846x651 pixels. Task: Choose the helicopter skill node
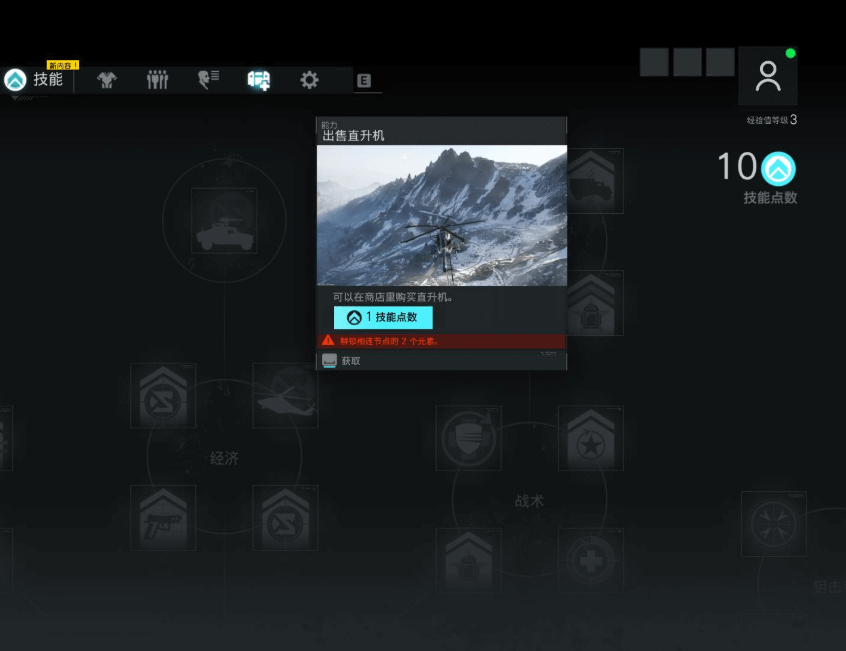(285, 396)
